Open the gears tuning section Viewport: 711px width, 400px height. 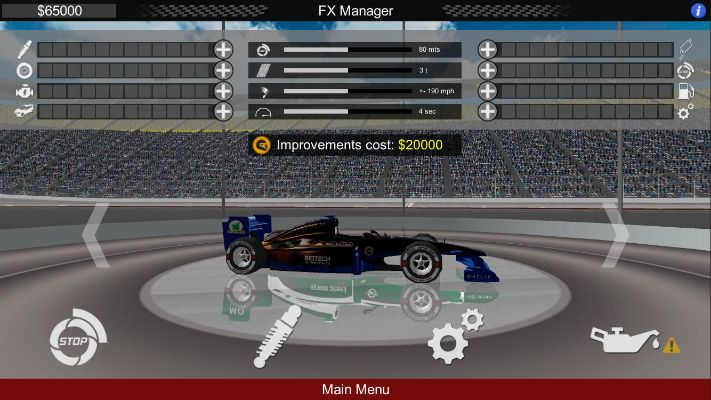click(x=453, y=338)
